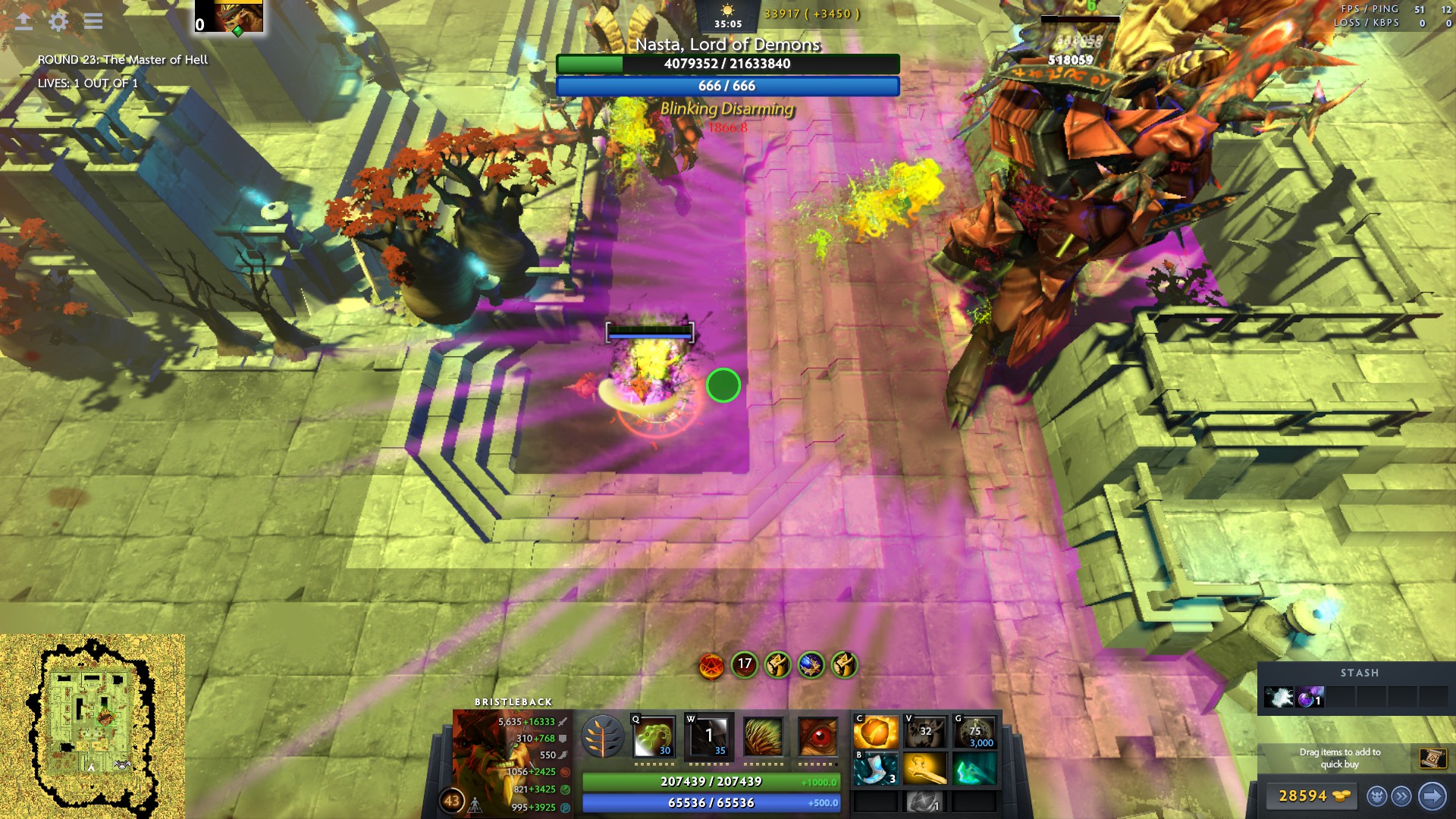
Task: Select the teal glowing inventory item
Action: [974, 769]
